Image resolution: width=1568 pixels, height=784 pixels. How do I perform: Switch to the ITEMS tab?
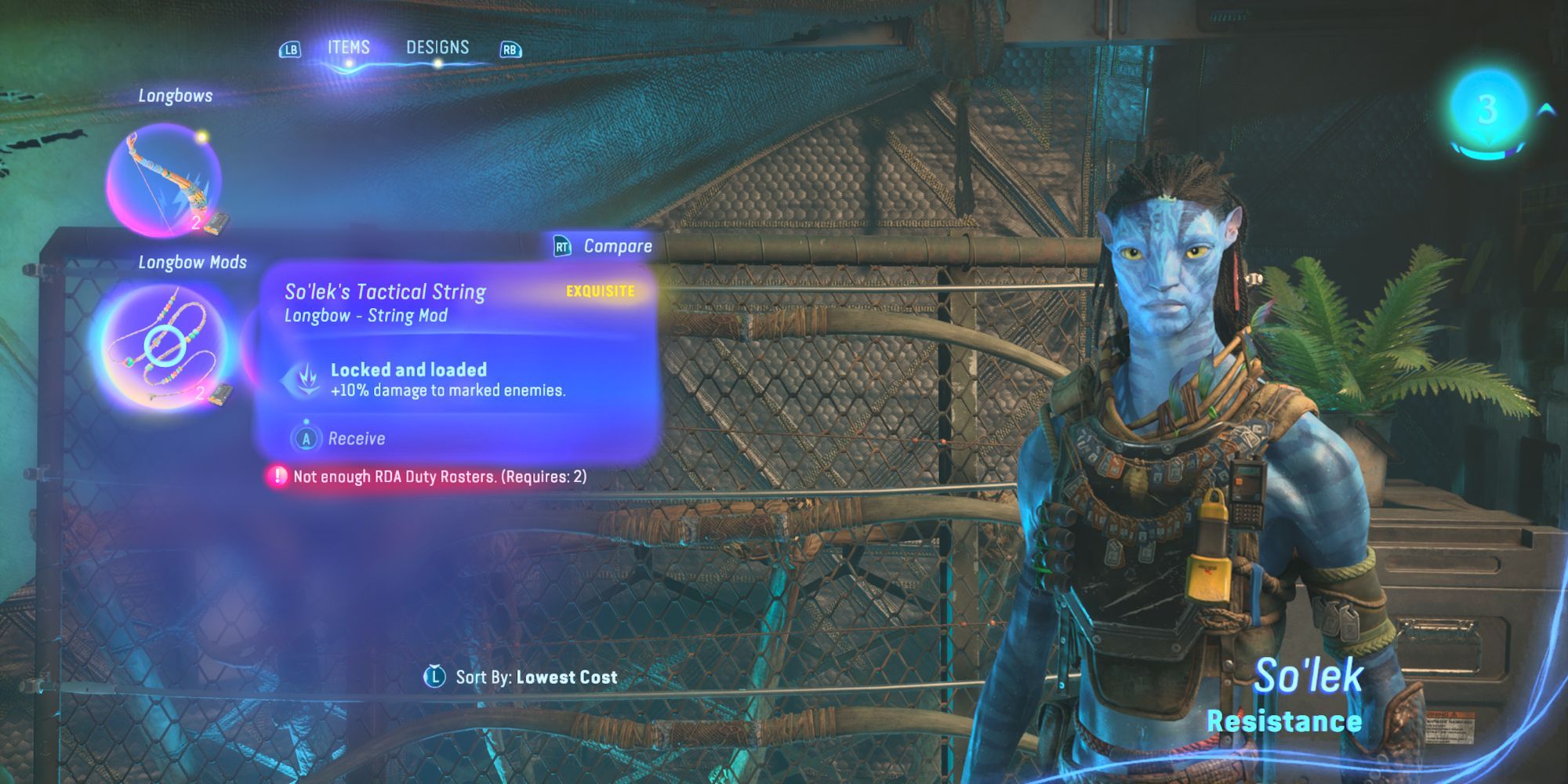[x=350, y=46]
